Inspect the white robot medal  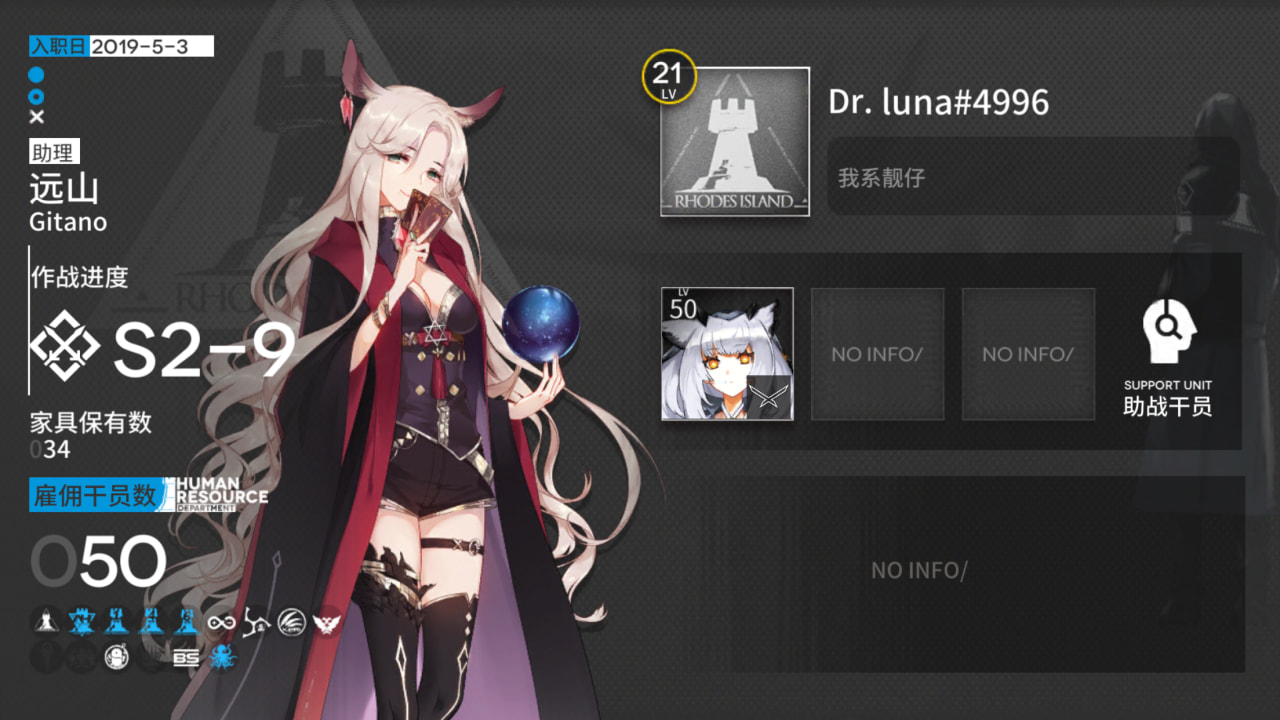coord(116,658)
